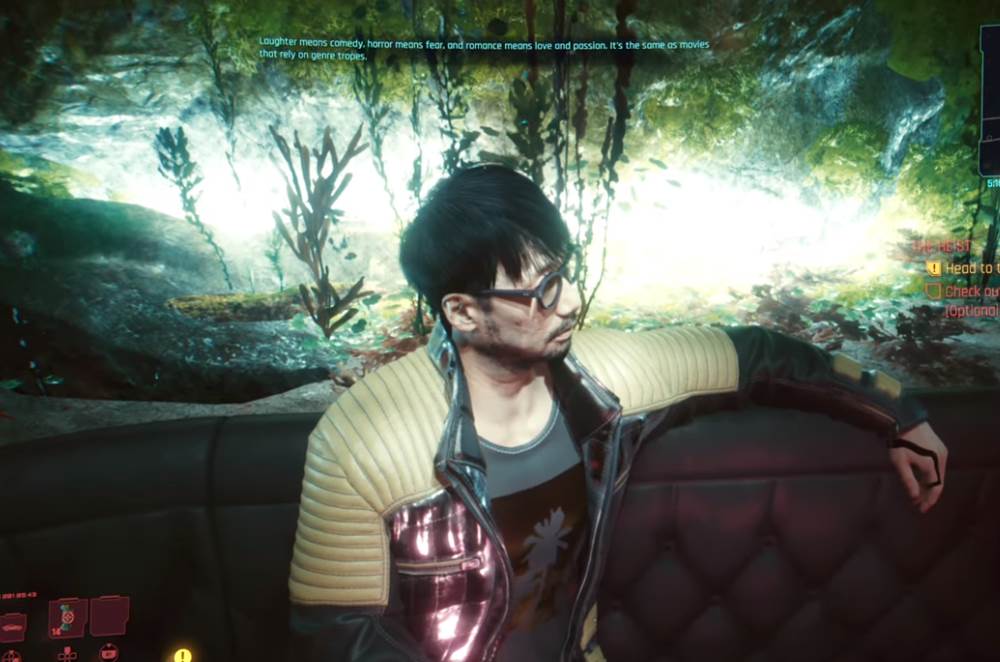1000x662 pixels.
Task: Select the healing inhaler quick slot
Action: [x=68, y=618]
